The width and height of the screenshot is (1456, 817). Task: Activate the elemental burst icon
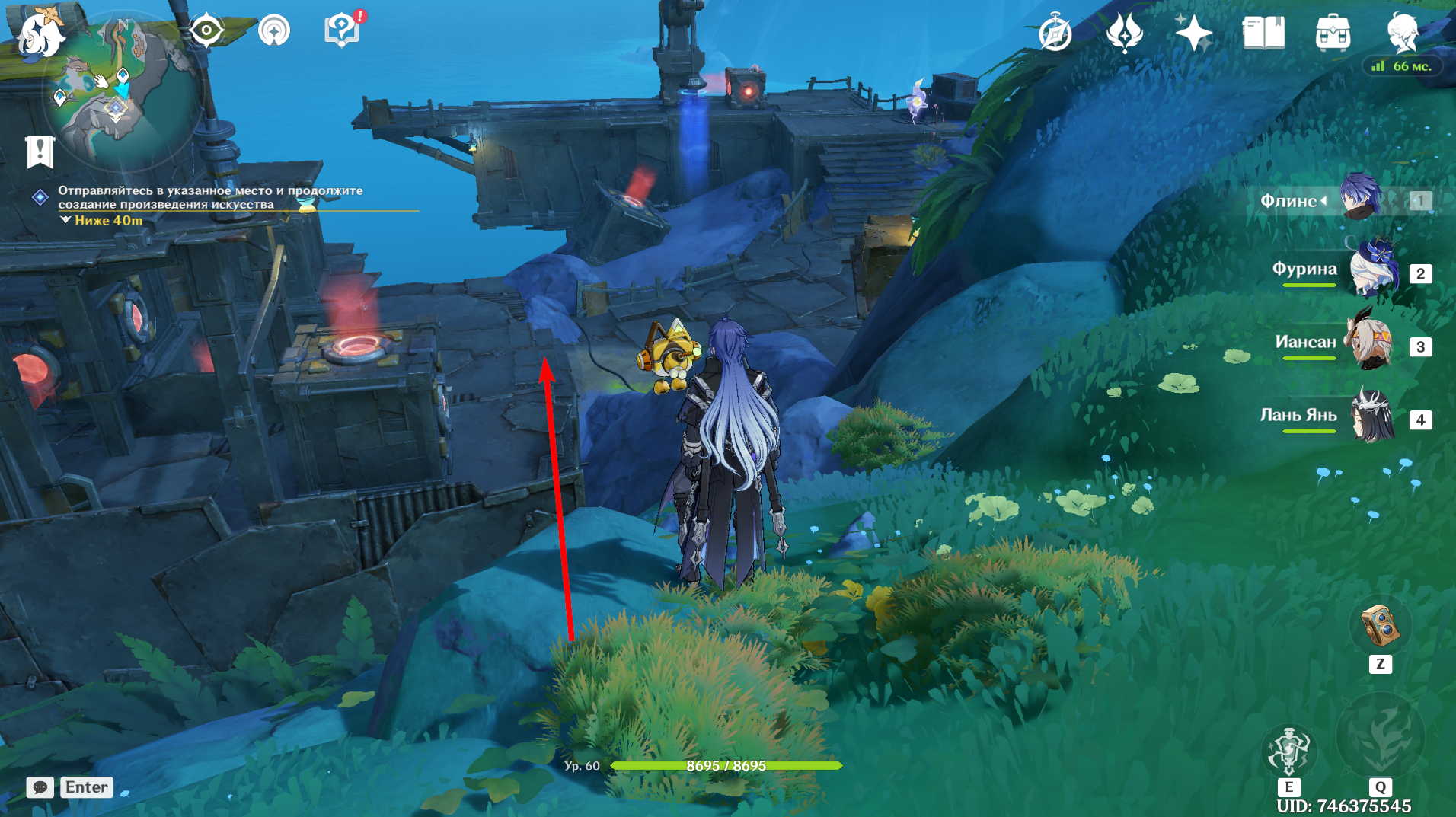1380,739
